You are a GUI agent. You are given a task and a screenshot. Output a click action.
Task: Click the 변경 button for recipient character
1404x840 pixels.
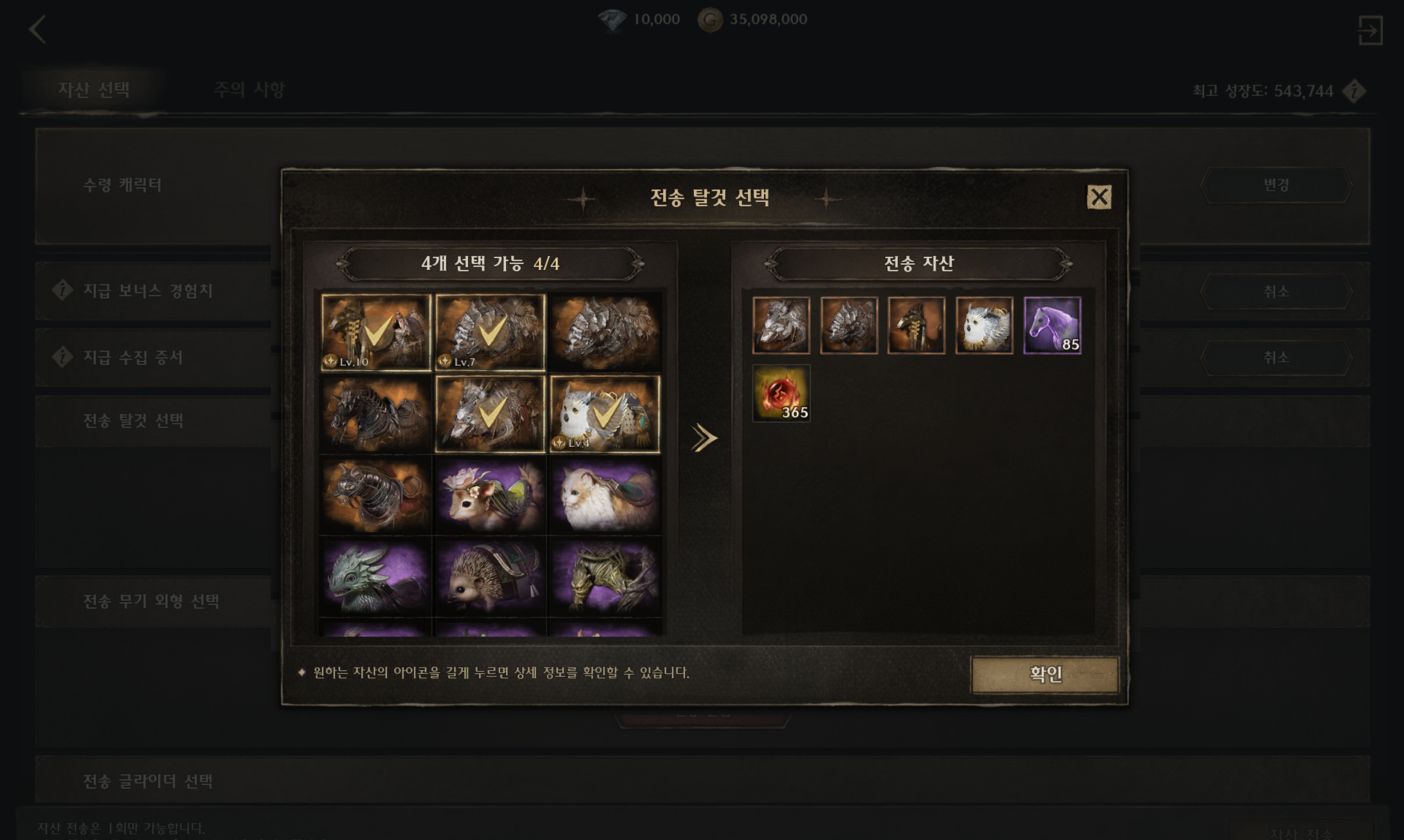[x=1275, y=185]
